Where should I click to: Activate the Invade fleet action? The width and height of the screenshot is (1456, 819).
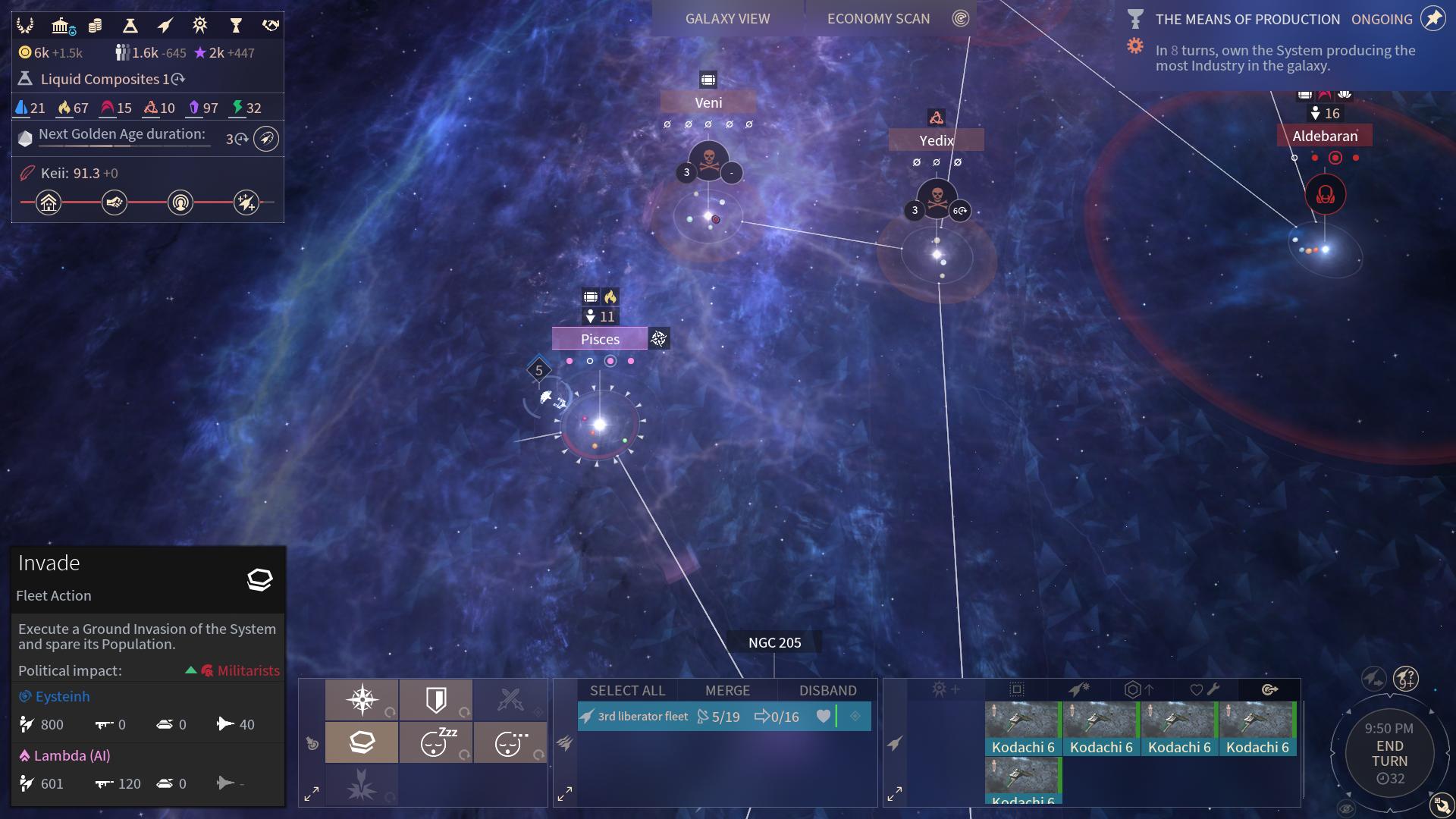pyautogui.click(x=362, y=742)
